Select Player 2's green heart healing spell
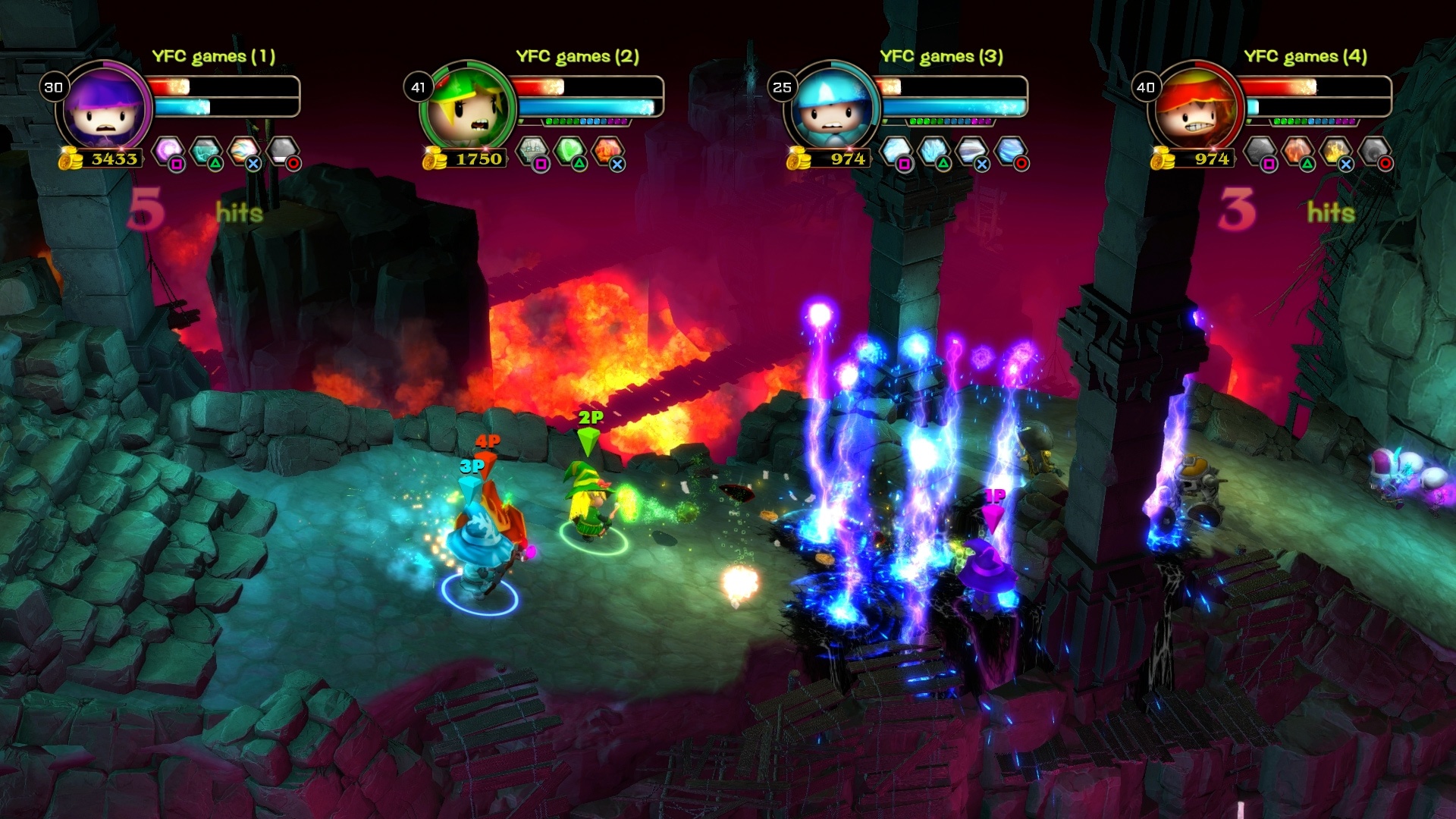The width and height of the screenshot is (1456, 819). pyautogui.click(x=570, y=149)
